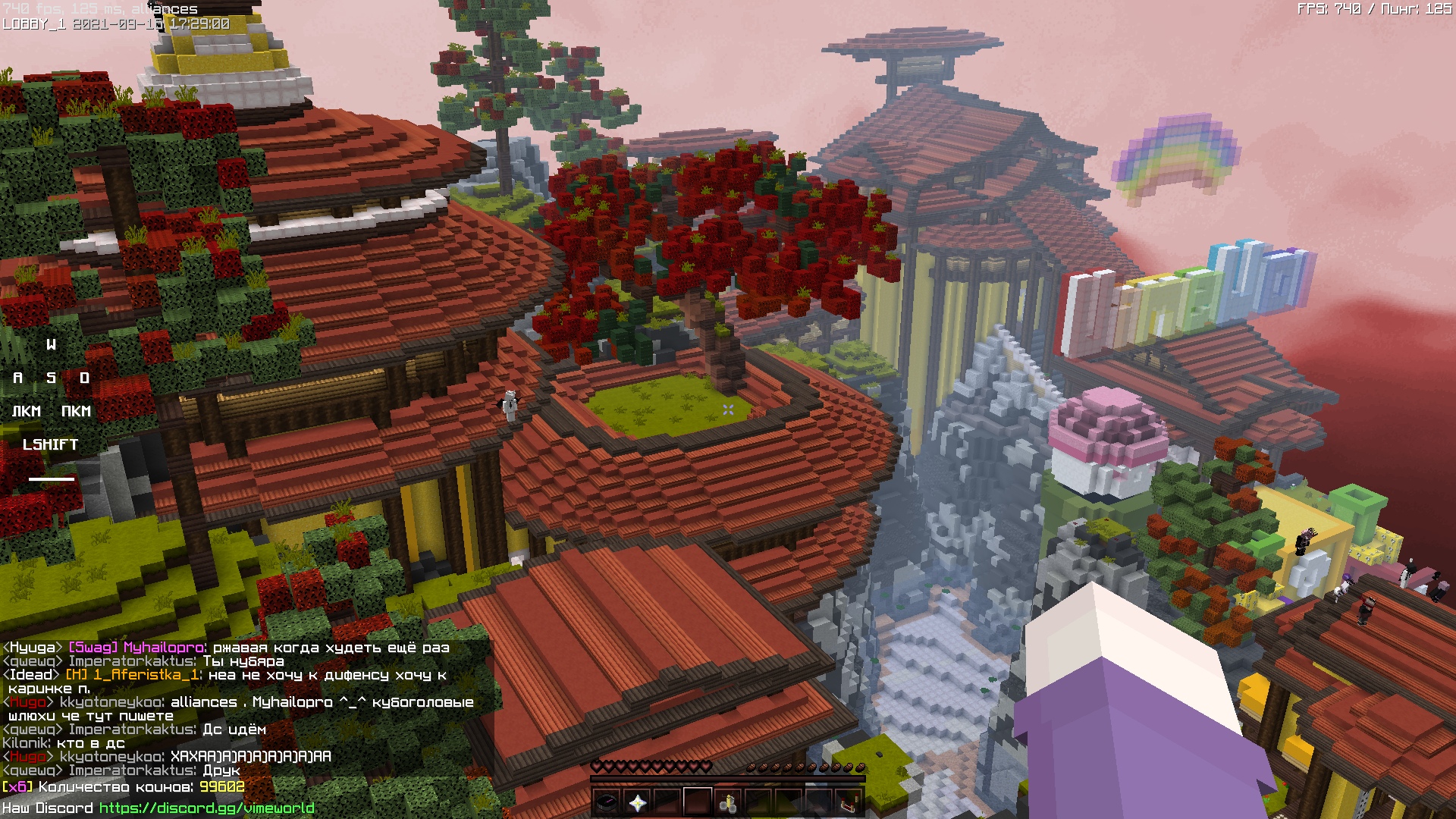Screen dimensions: 1456x819
Task: Click player name Myhailopro in chat
Action: (x=163, y=648)
